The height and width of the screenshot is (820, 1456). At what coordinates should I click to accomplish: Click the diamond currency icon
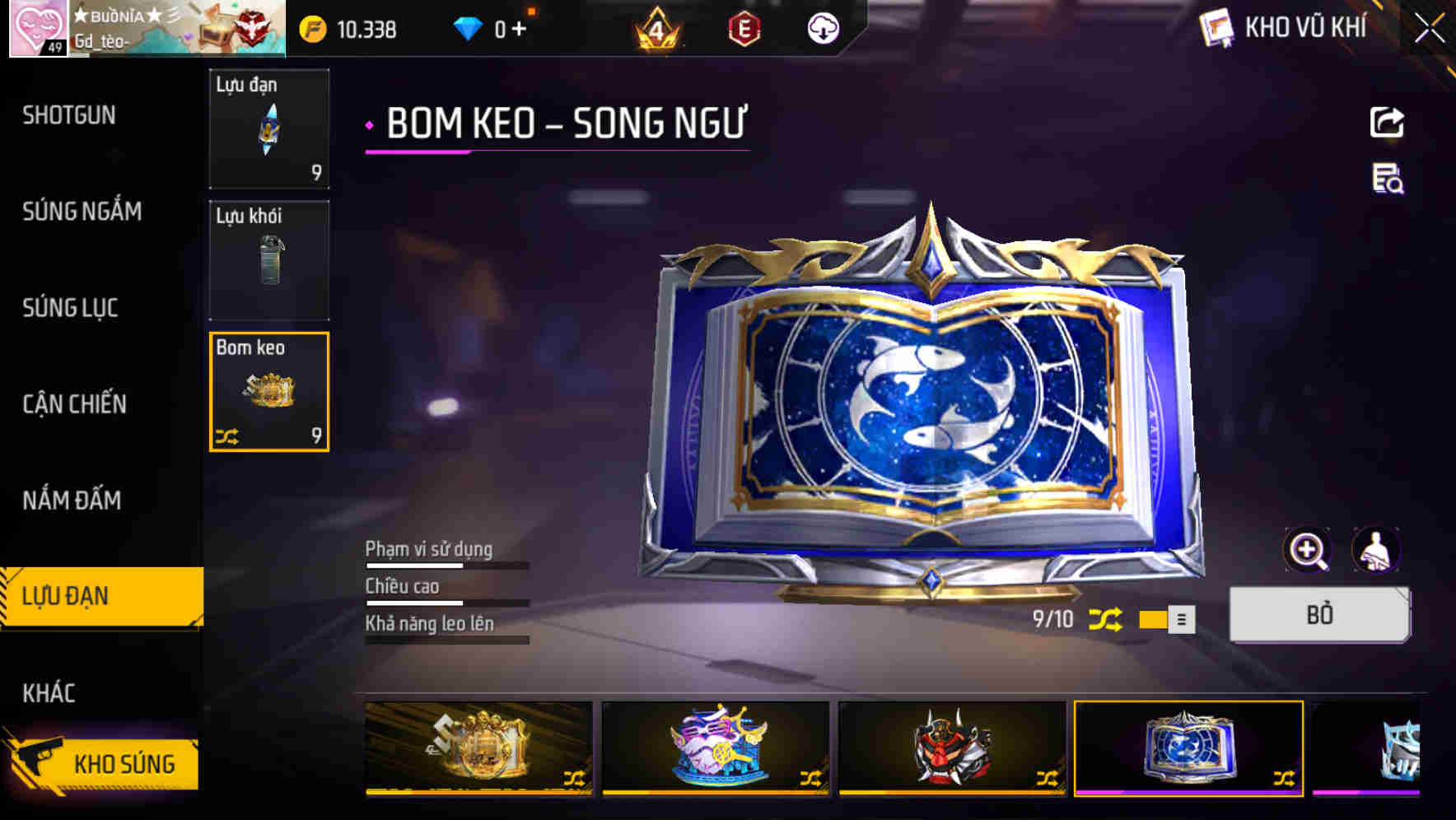coord(469,27)
